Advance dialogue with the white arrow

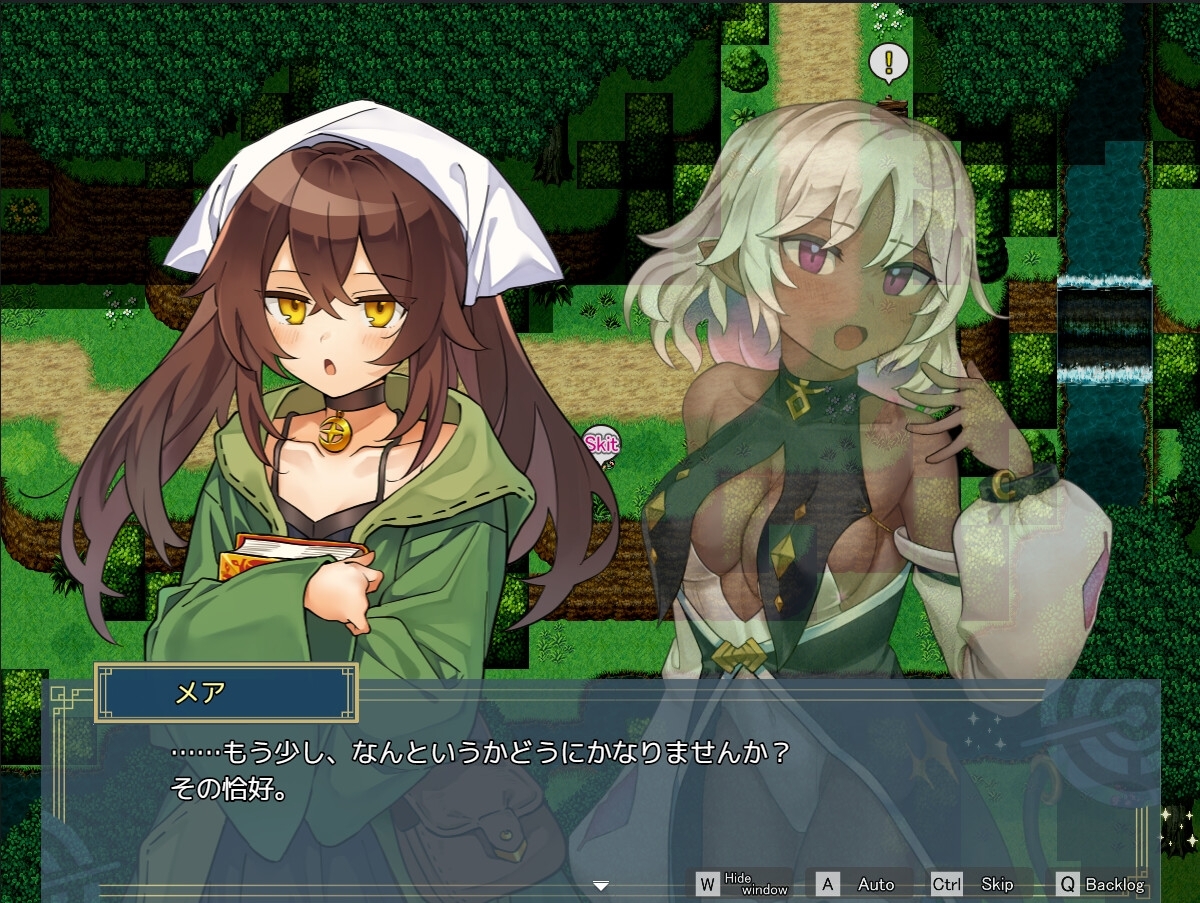click(601, 885)
